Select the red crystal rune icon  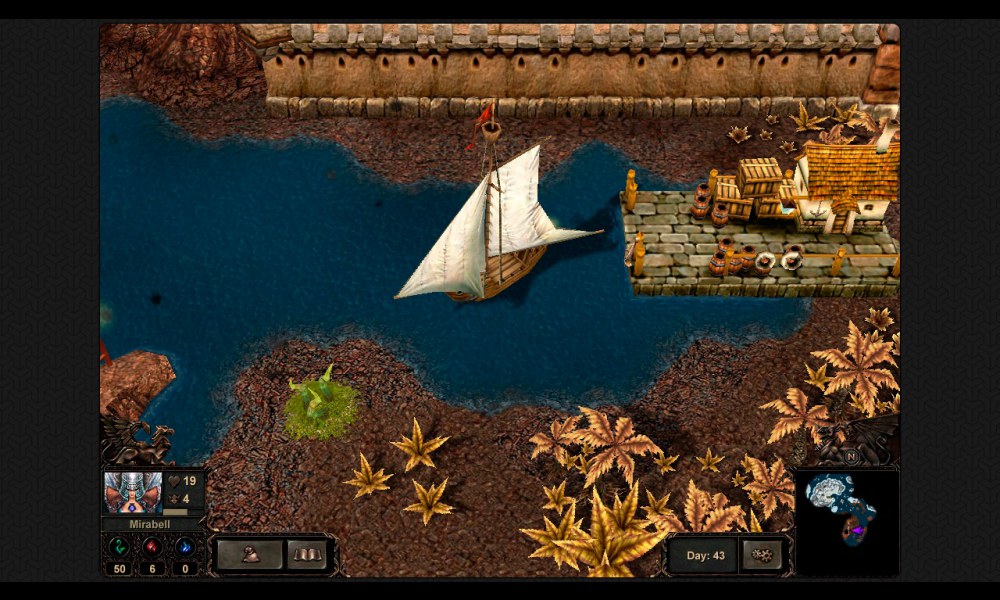tap(152, 547)
